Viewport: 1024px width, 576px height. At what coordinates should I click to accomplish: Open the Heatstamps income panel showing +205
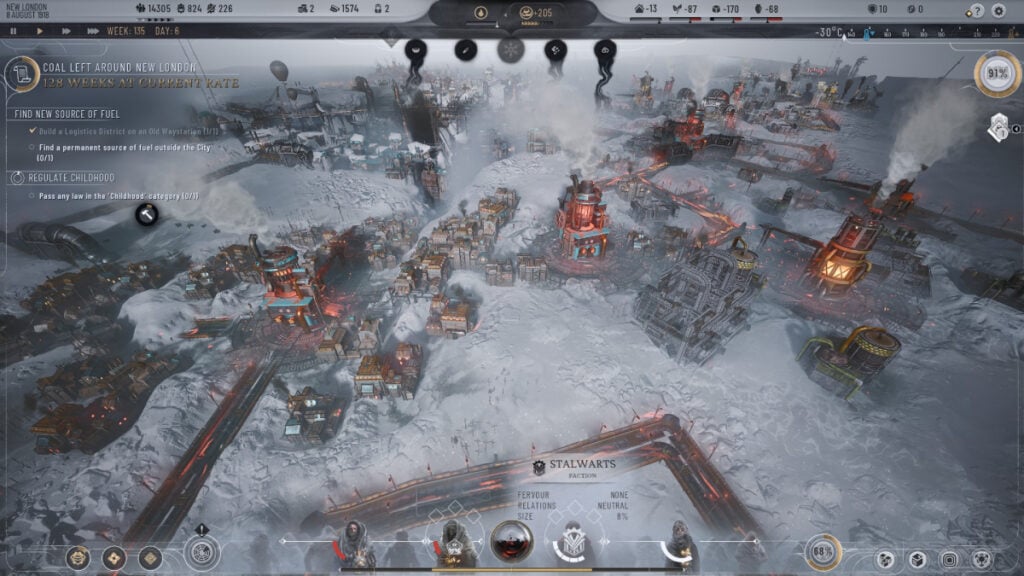click(x=540, y=13)
